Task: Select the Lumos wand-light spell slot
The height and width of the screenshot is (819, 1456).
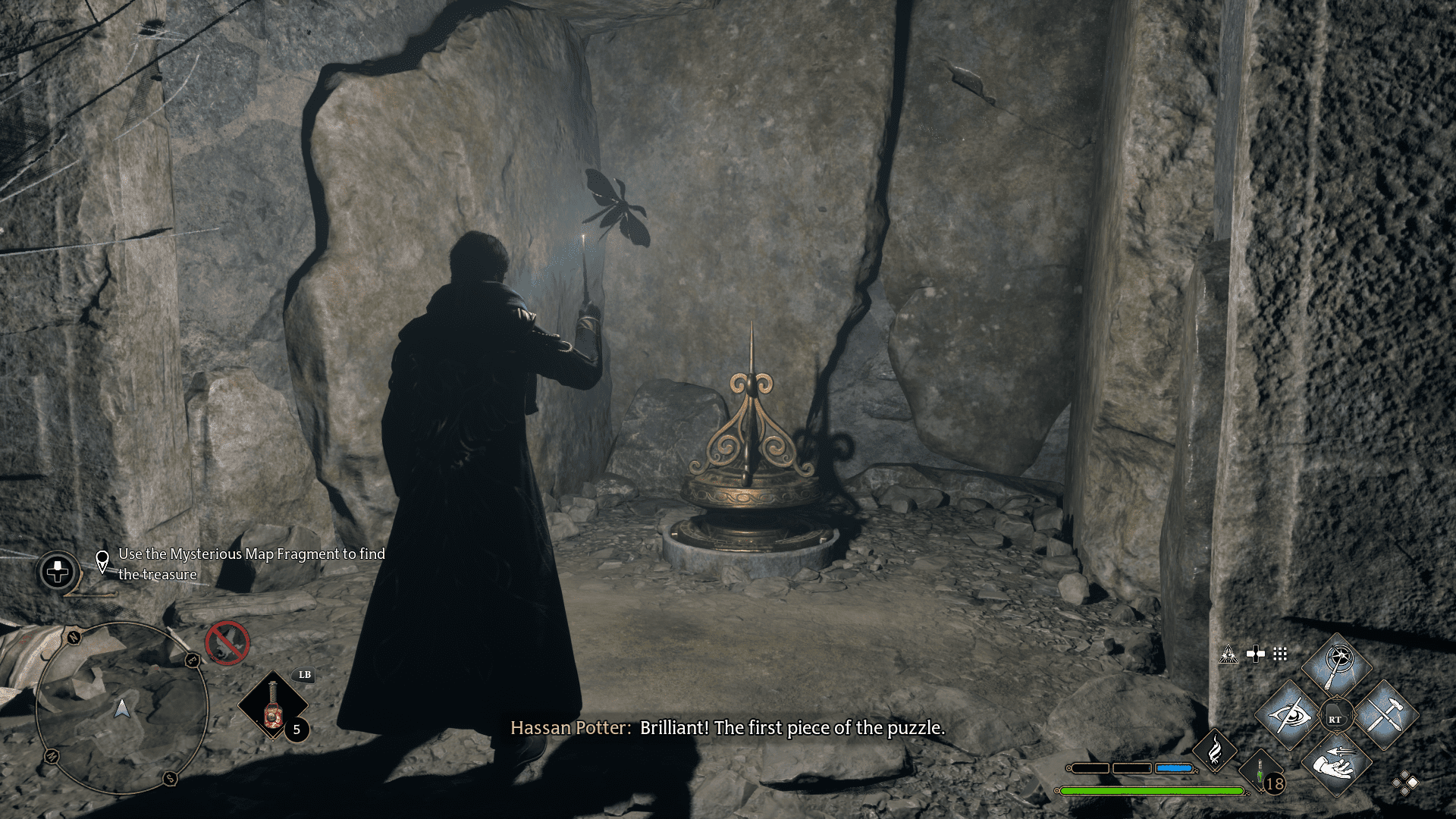Action: coord(1337,667)
